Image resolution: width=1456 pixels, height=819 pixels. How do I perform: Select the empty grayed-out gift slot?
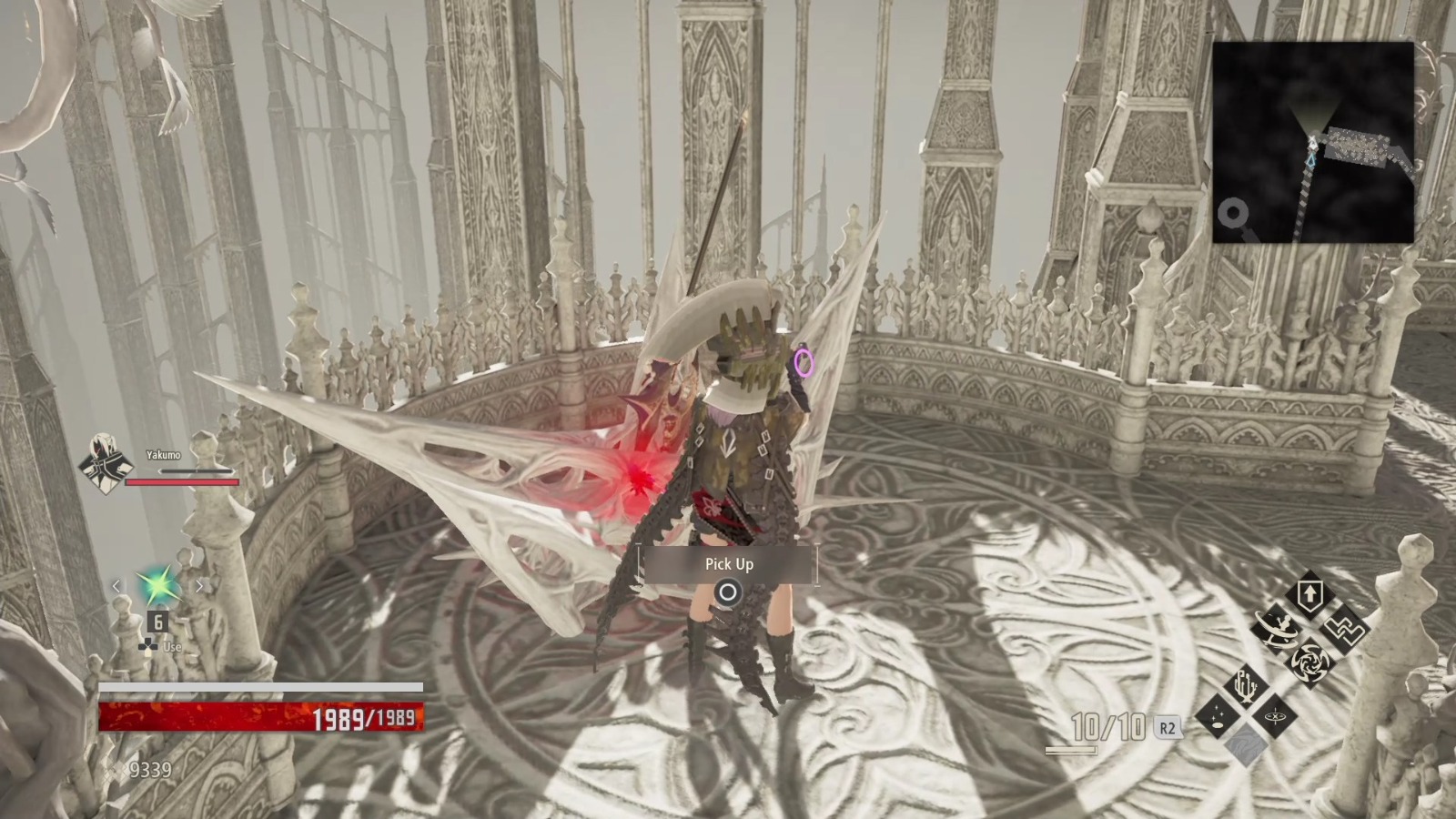[1246, 744]
